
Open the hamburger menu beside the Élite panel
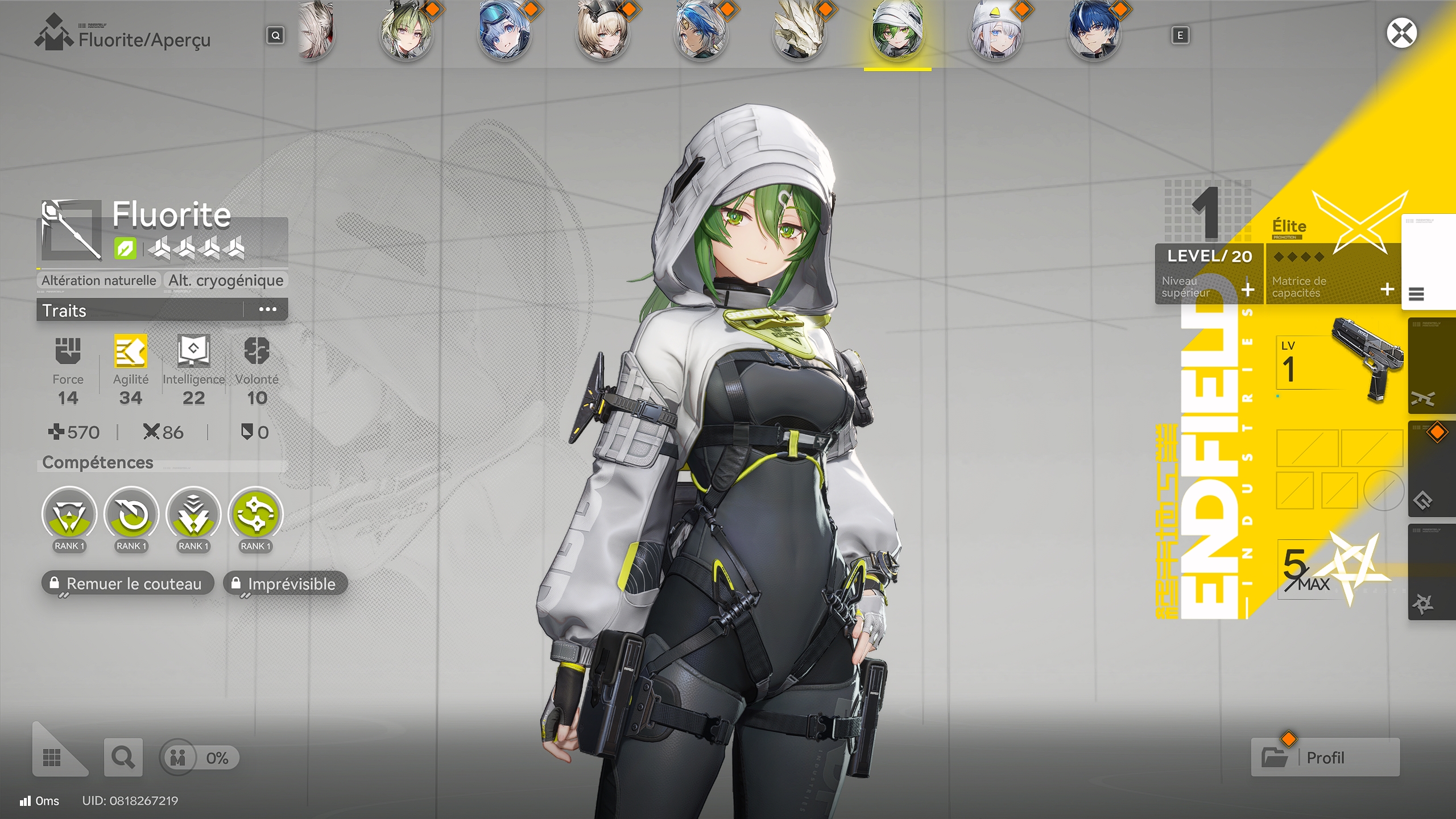(x=1416, y=295)
